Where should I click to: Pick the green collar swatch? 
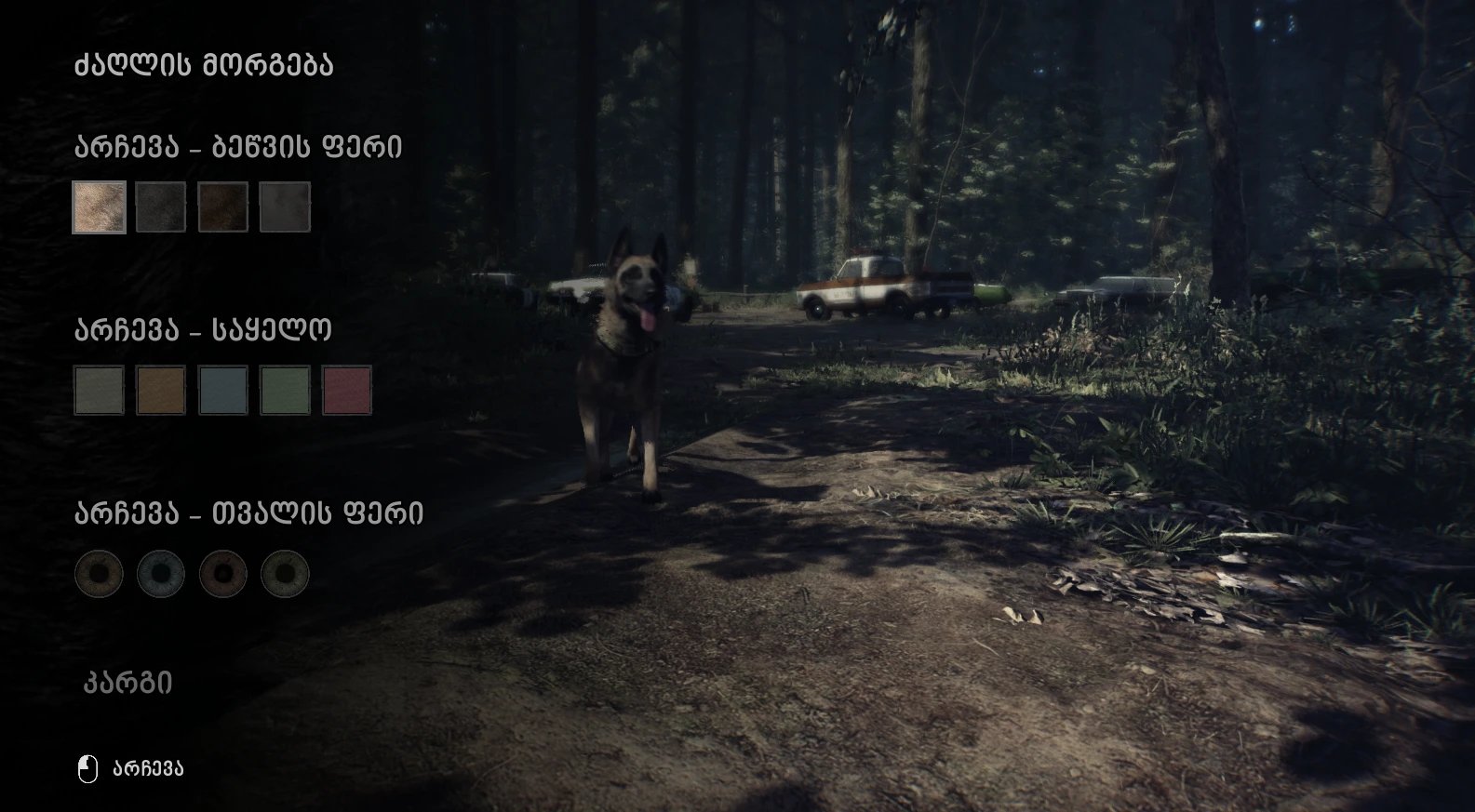point(285,390)
